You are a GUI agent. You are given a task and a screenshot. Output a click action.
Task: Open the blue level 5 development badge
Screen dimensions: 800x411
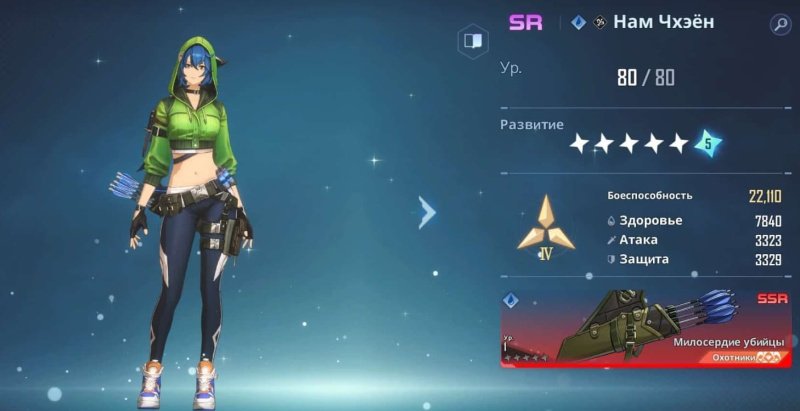[x=708, y=143]
